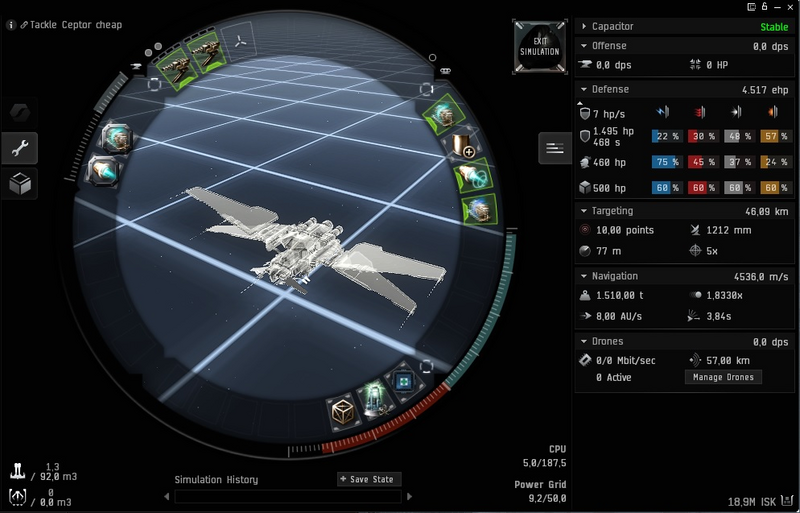Select the blue square rig slot module
Viewport: 800px width, 513px height.
tap(406, 384)
